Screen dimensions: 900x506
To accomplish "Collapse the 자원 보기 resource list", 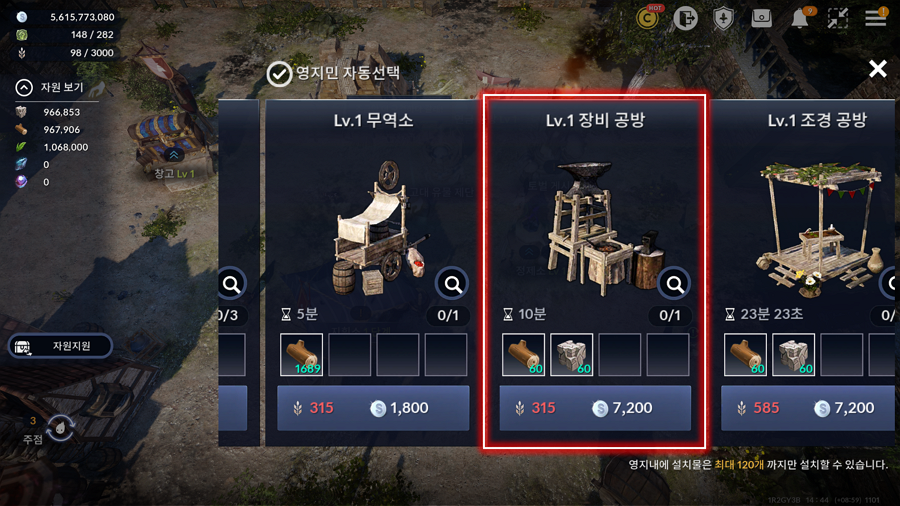I will (x=24, y=87).
